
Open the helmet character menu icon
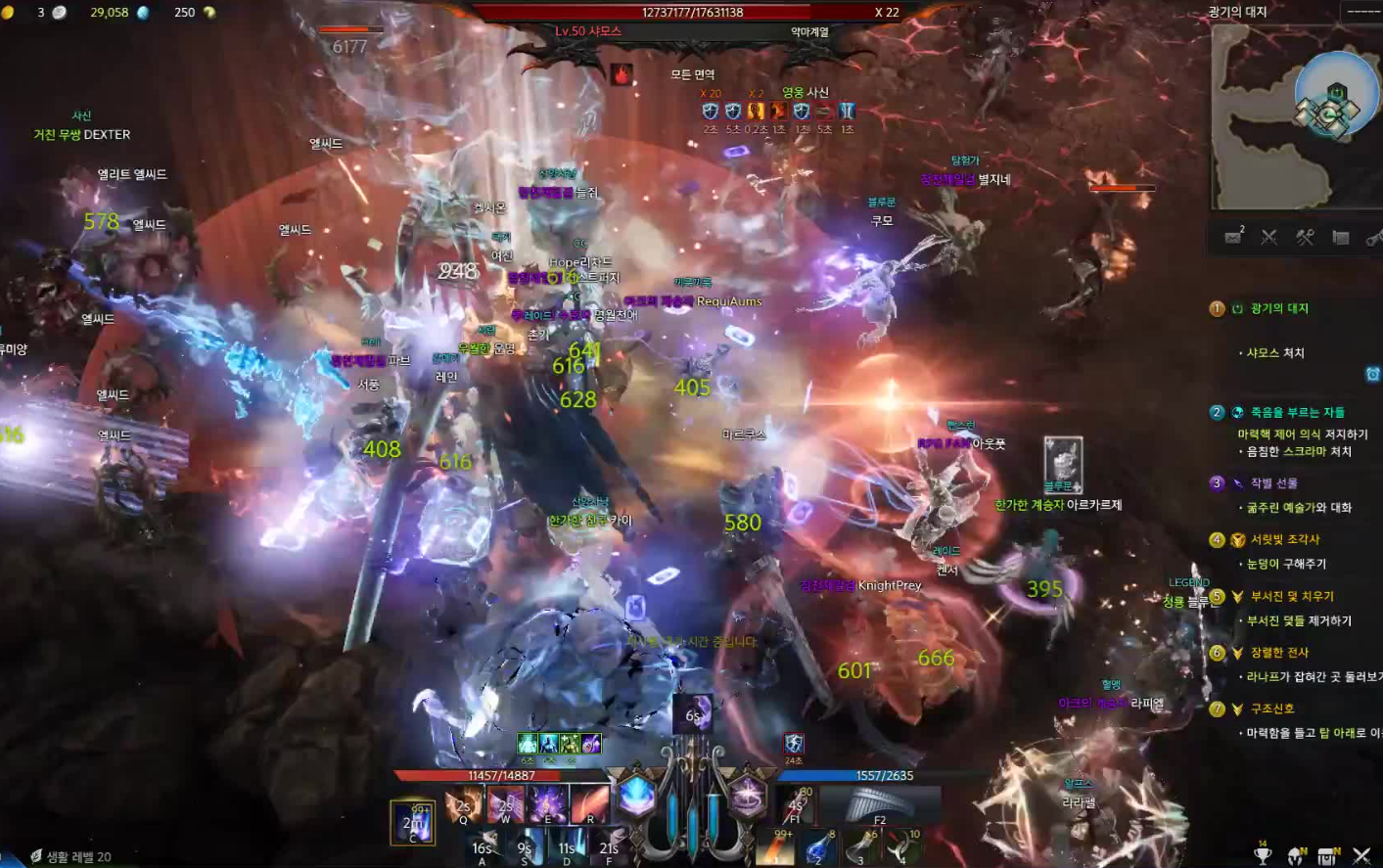tap(1296, 855)
